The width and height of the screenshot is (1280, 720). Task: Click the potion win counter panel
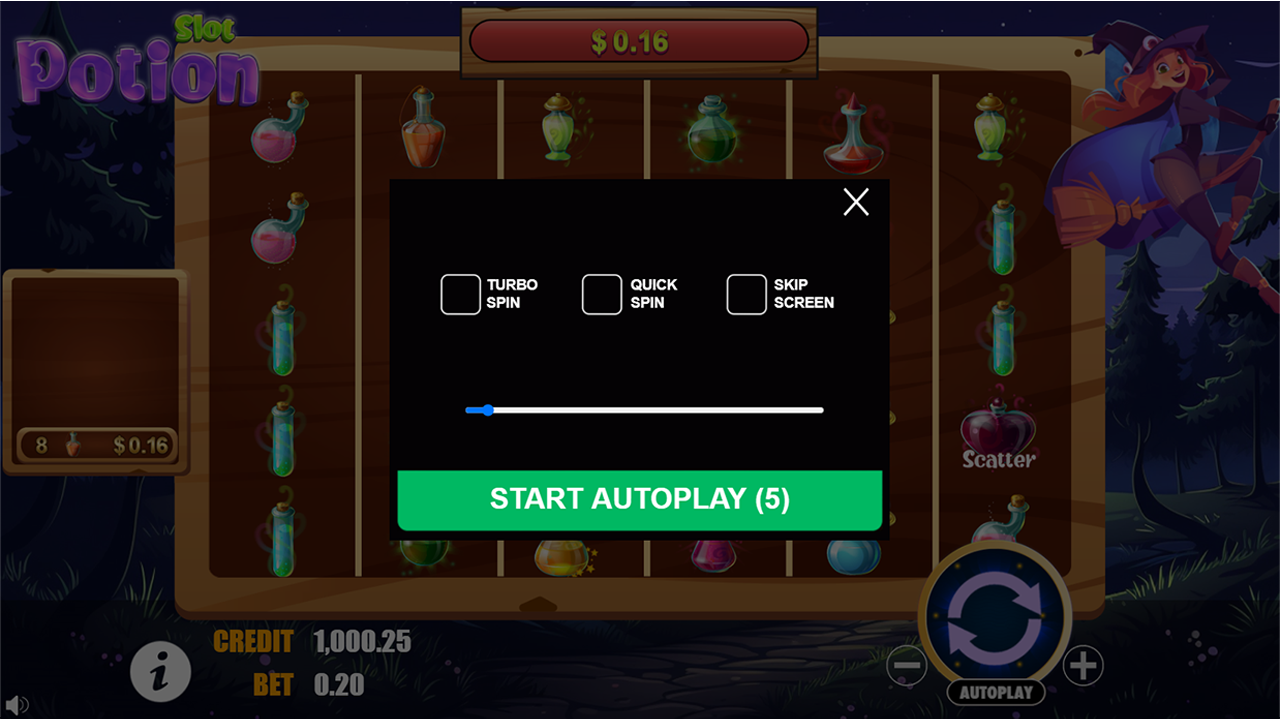(x=95, y=445)
